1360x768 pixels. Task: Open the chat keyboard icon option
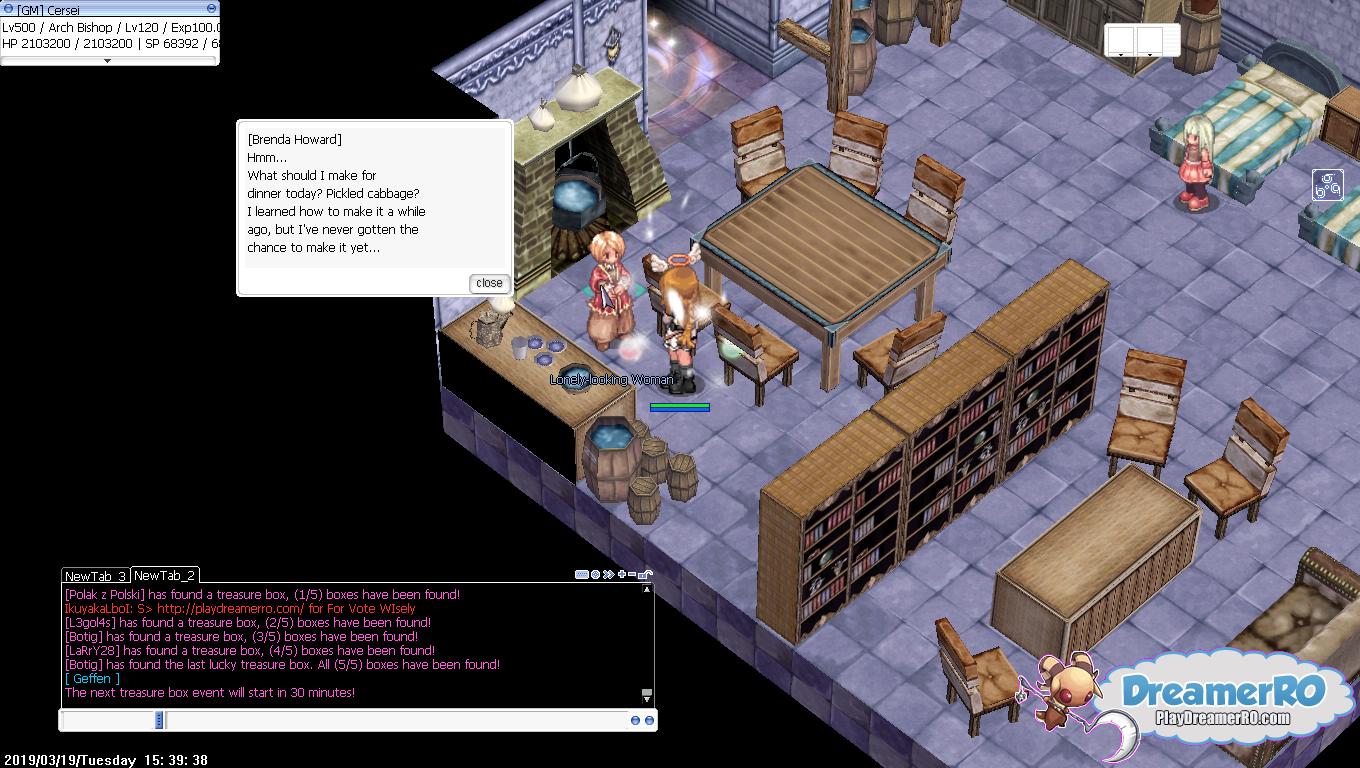point(581,574)
